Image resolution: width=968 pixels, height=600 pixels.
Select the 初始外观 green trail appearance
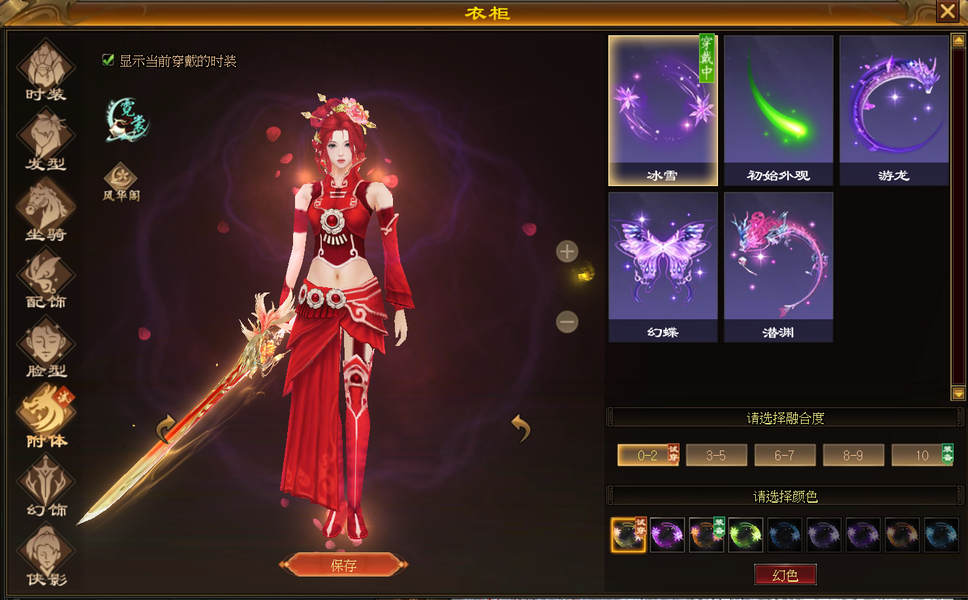point(778,110)
